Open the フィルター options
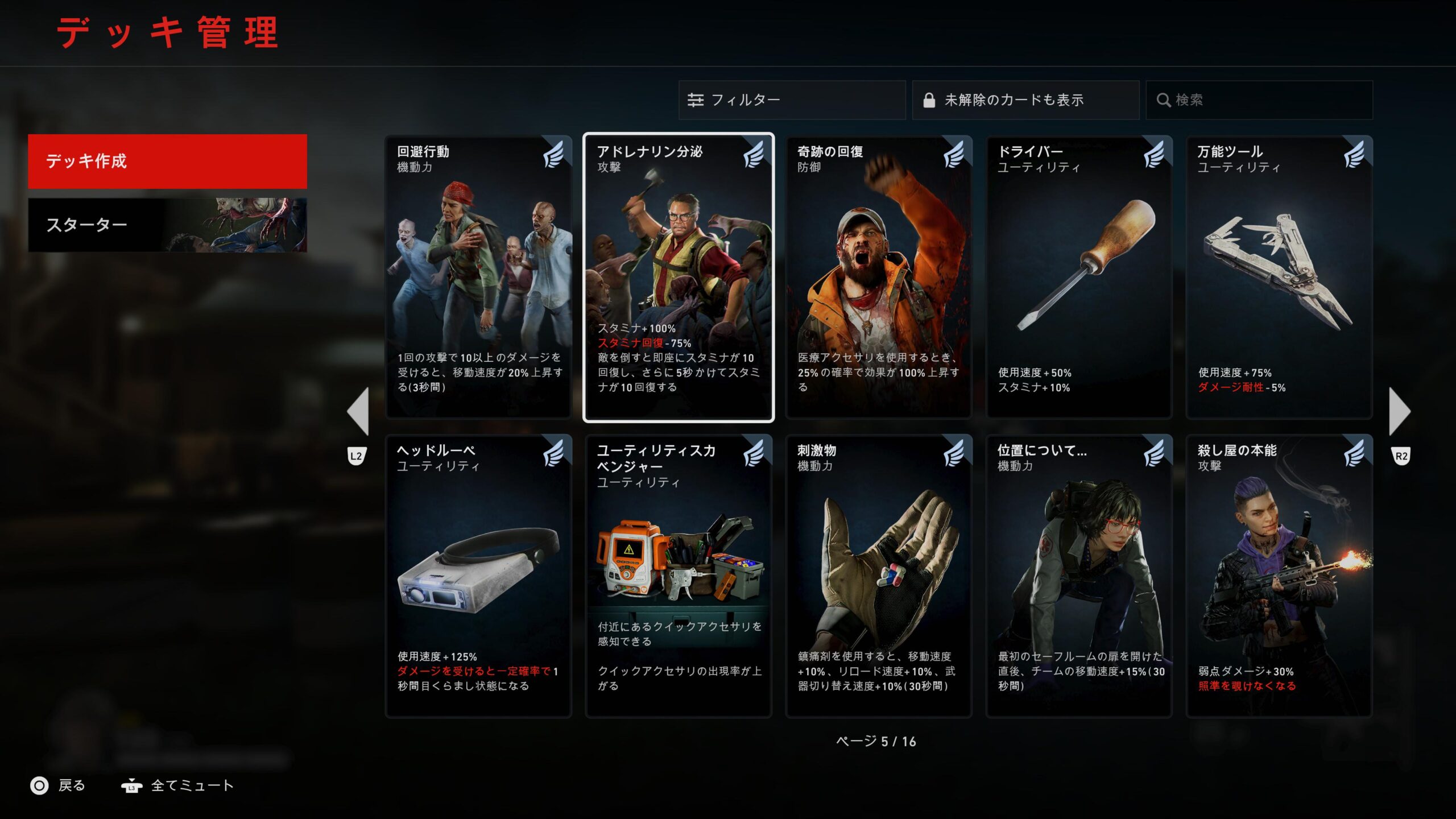The width and height of the screenshot is (1456, 819). [792, 100]
